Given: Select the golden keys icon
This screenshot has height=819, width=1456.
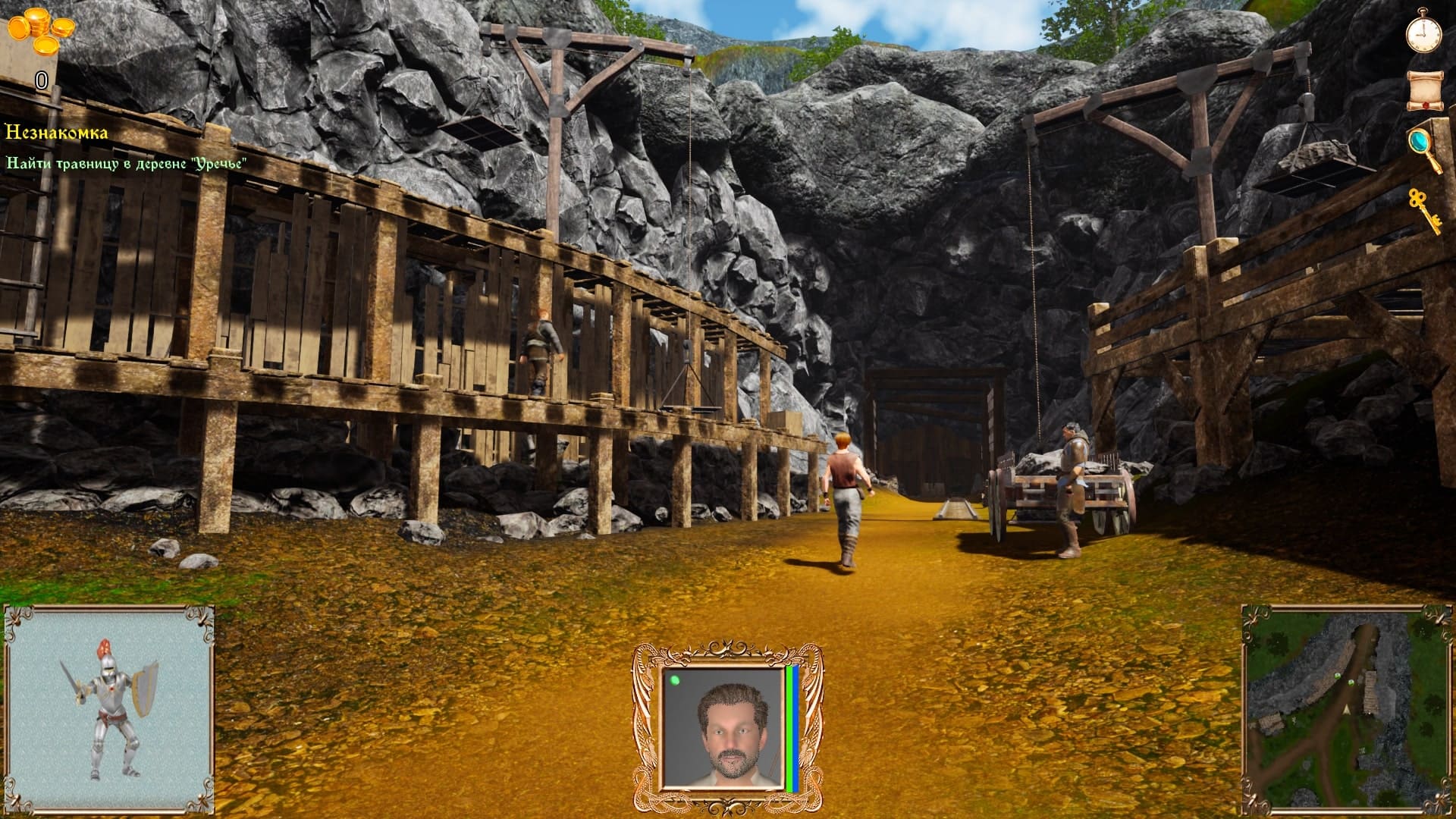Looking at the screenshot, I should pyautogui.click(x=1423, y=209).
